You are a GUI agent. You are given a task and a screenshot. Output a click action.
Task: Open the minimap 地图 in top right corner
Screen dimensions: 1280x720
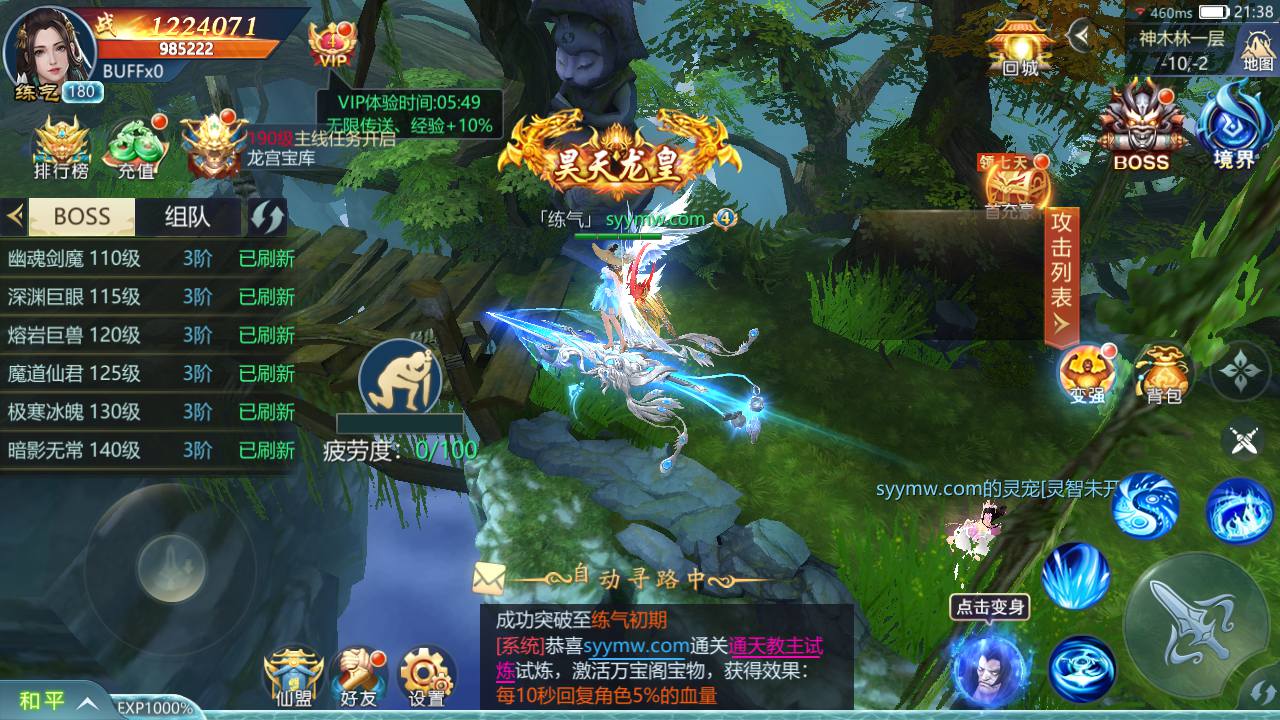(x=1258, y=48)
